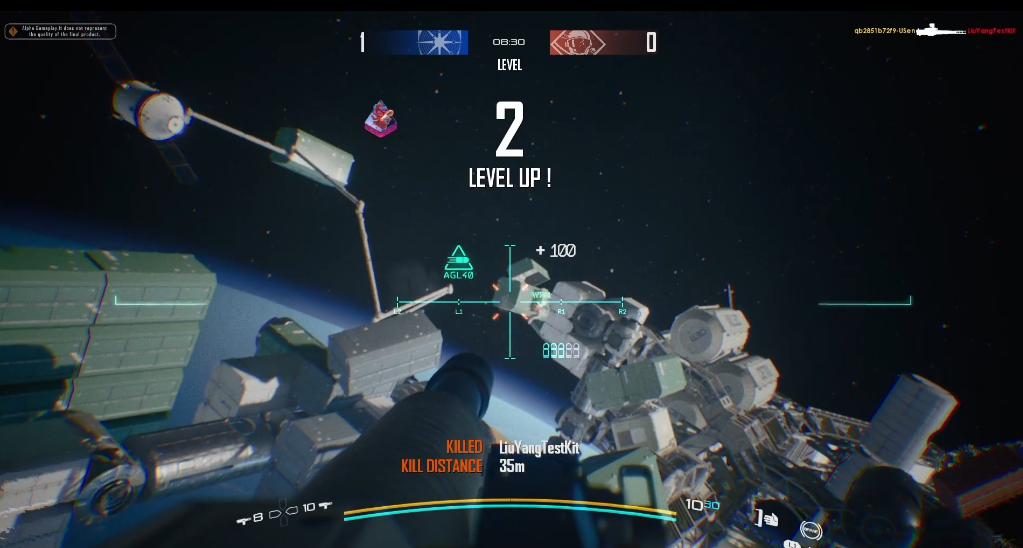Image resolution: width=1023 pixels, height=548 pixels.
Task: Click the gameplay disclaimer notice
Action: pos(60,31)
